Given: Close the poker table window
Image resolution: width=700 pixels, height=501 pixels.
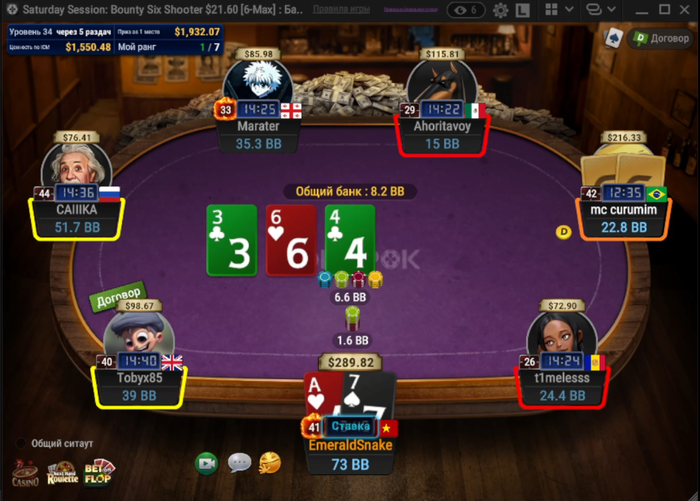Looking at the screenshot, I should [683, 9].
